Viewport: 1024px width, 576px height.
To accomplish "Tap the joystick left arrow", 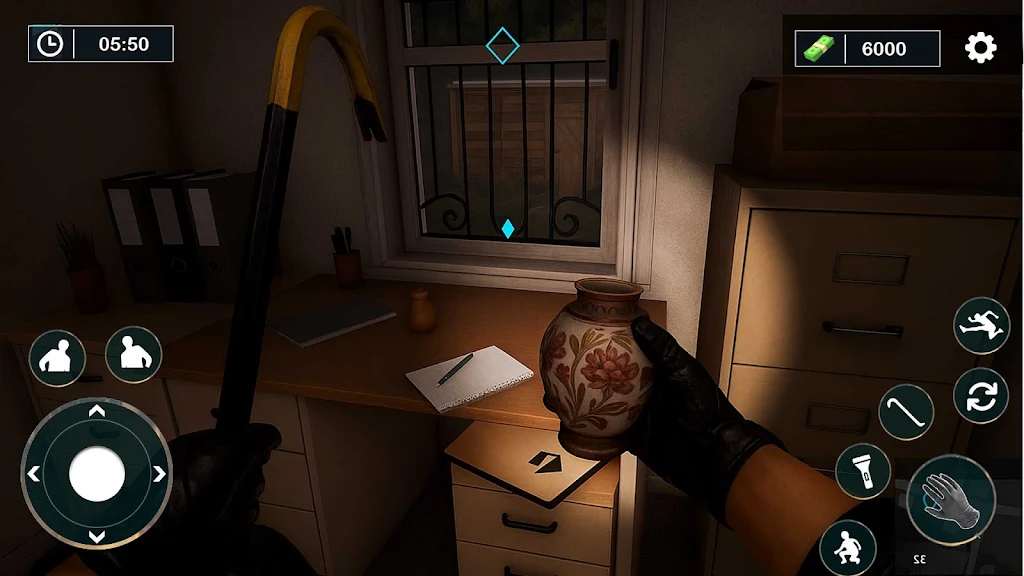I will pos(34,474).
